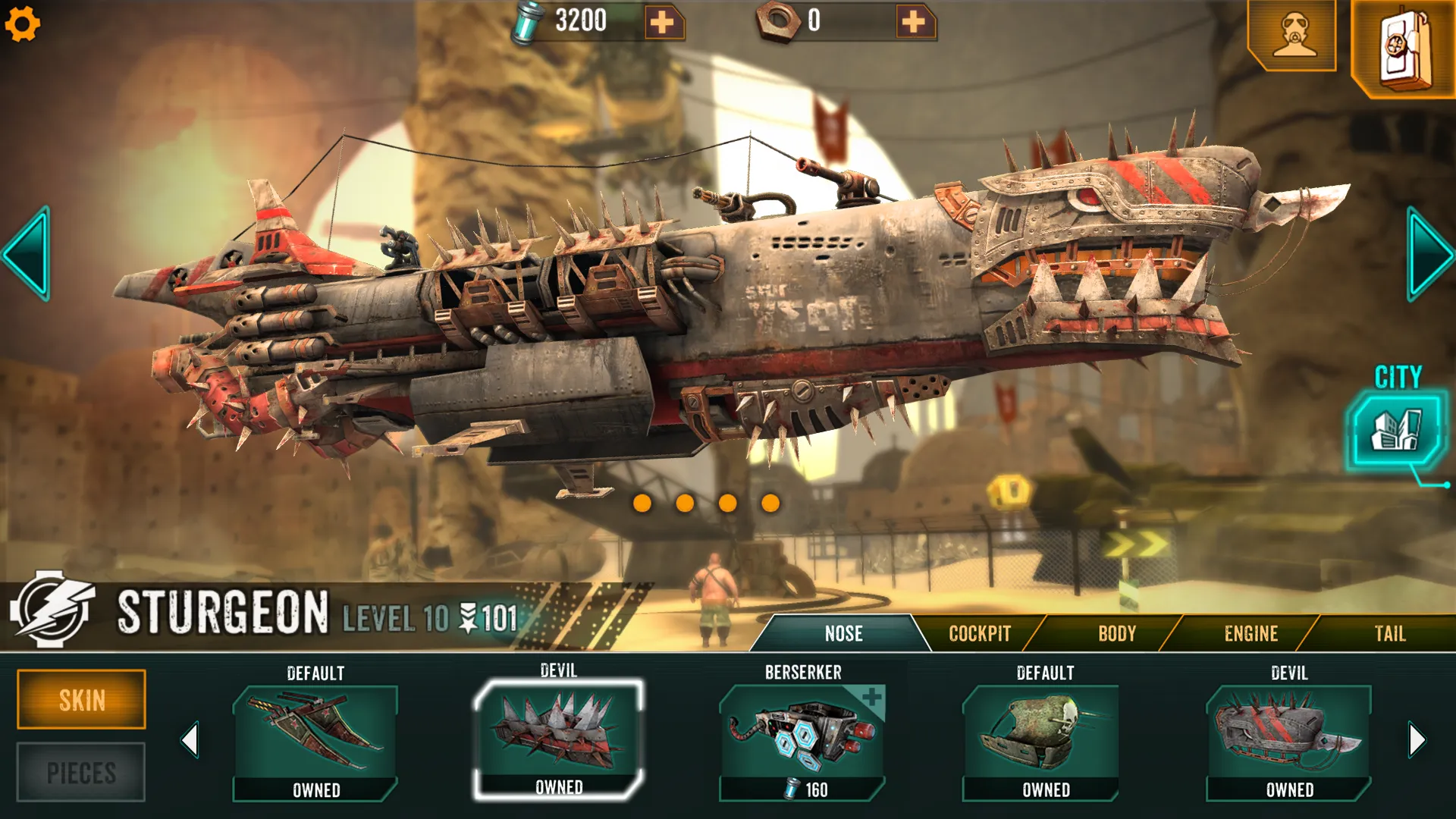Show the next airship with right teal arrow
This screenshot has height=819, width=1456.
1429,254
